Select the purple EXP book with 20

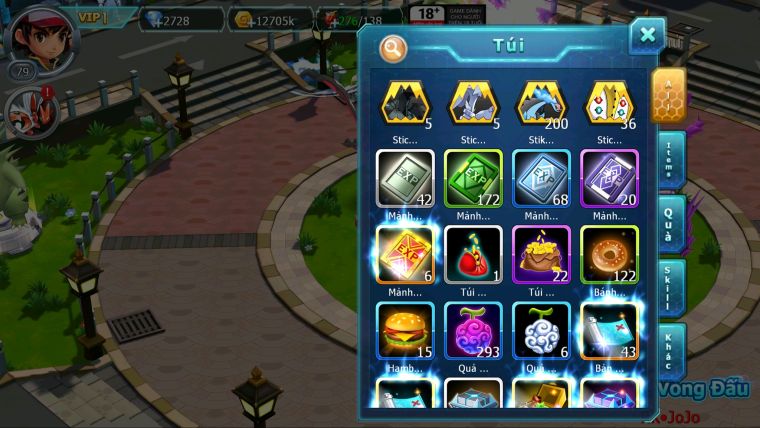pos(609,177)
